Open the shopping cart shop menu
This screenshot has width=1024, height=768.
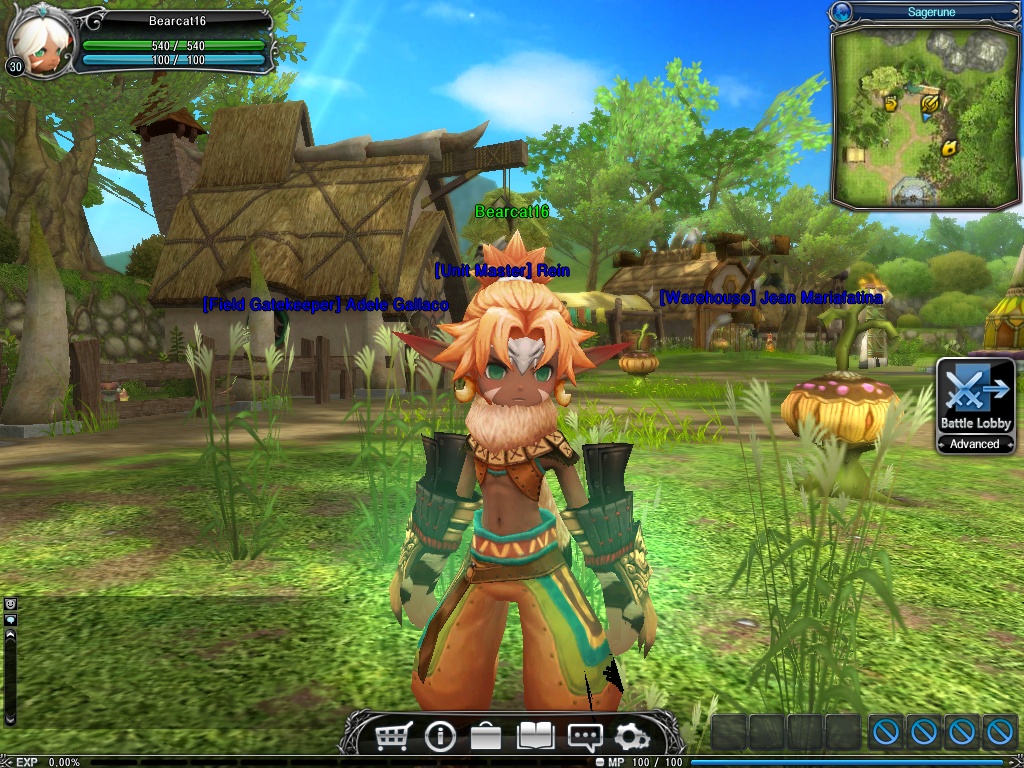click(393, 737)
